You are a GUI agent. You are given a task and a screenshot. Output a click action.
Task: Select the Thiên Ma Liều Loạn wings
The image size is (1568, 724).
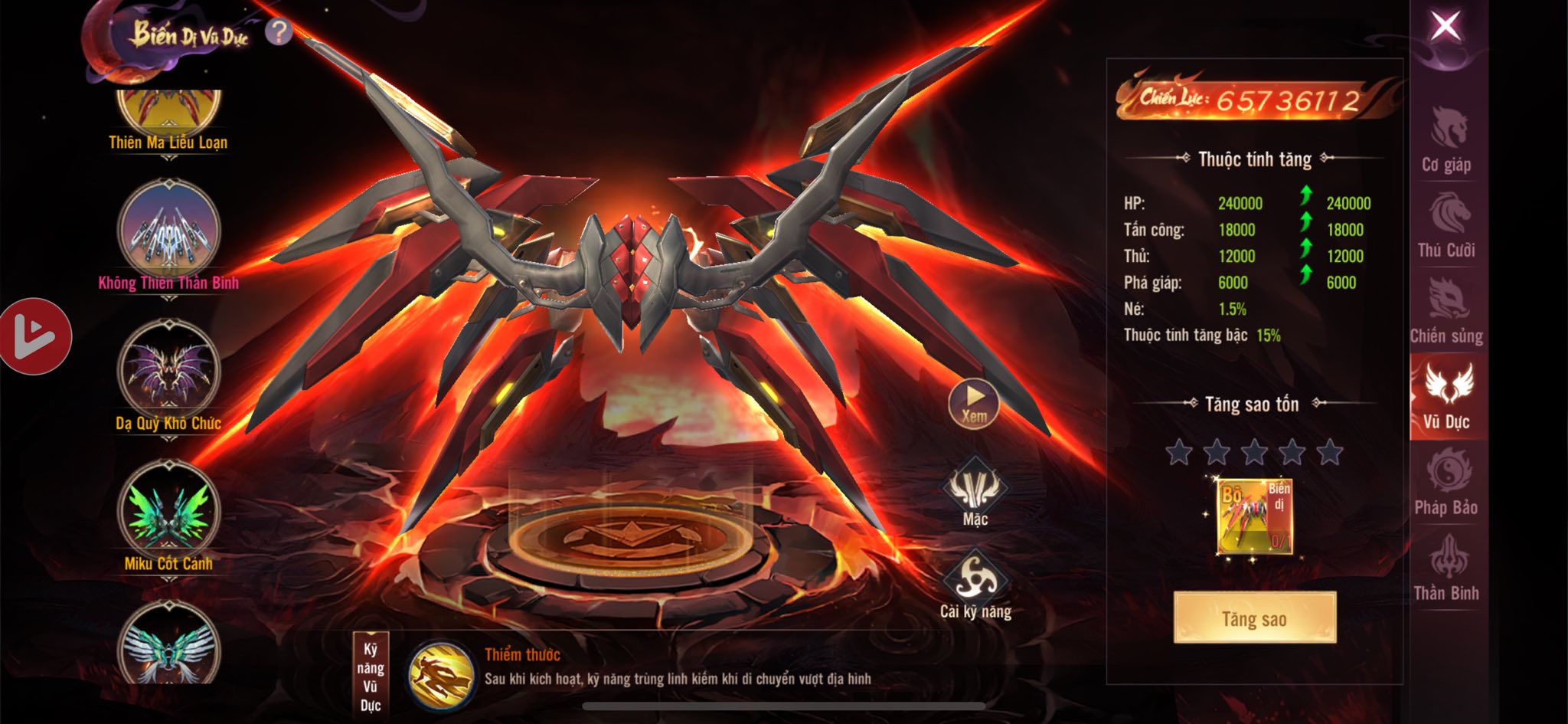pyautogui.click(x=168, y=115)
